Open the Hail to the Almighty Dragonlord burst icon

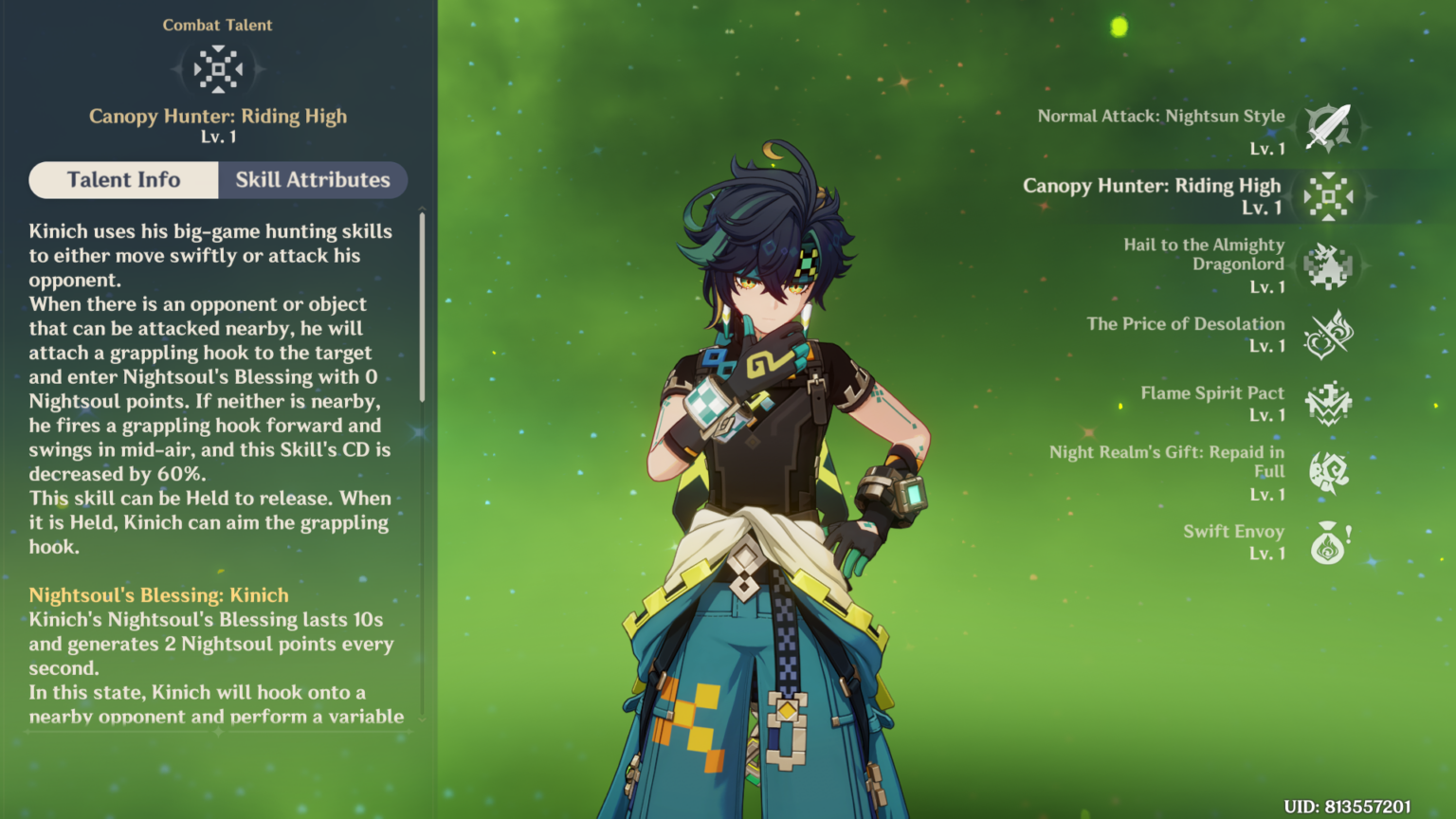pos(1331,266)
